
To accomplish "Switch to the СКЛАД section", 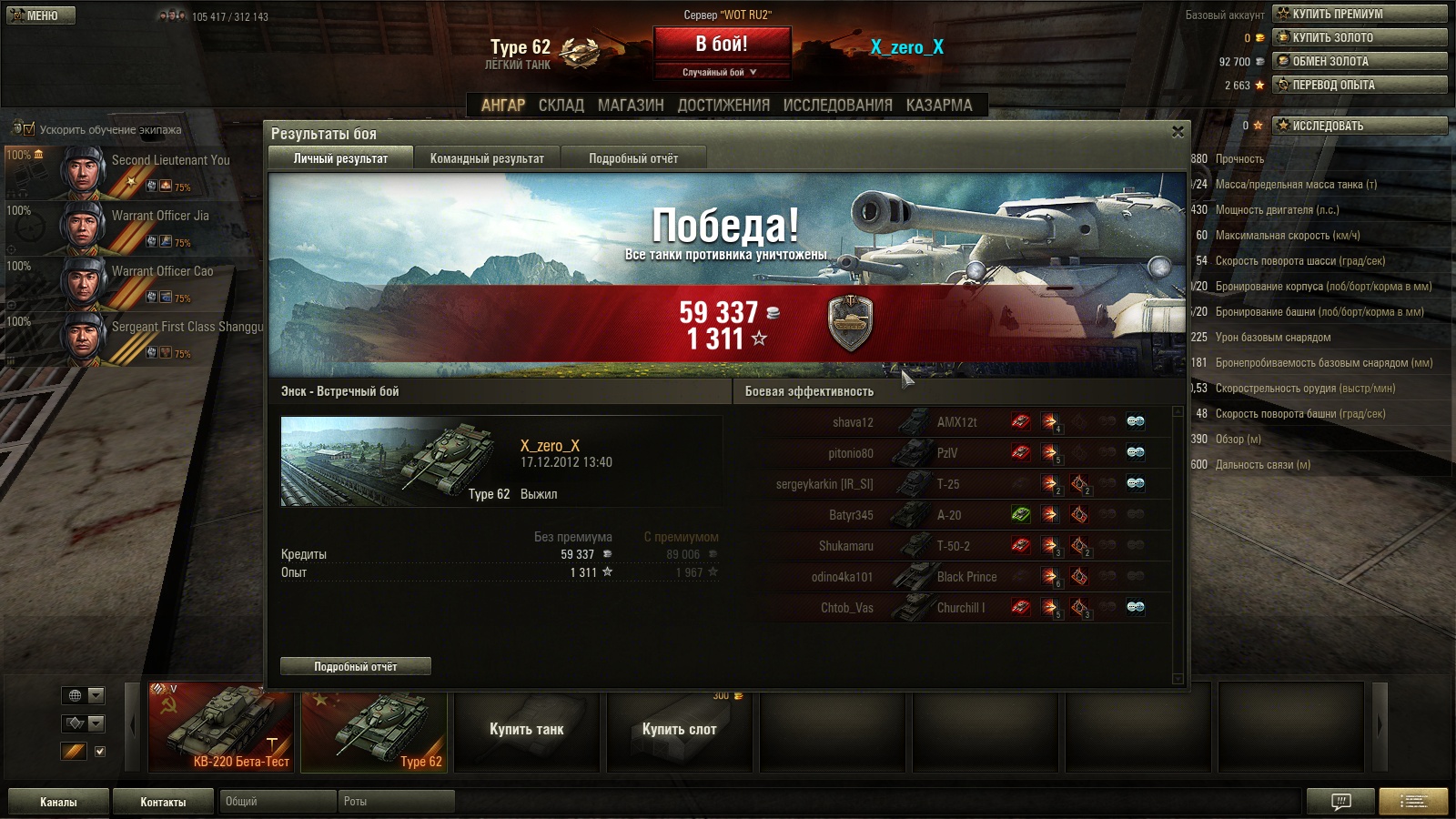I will 561,106.
